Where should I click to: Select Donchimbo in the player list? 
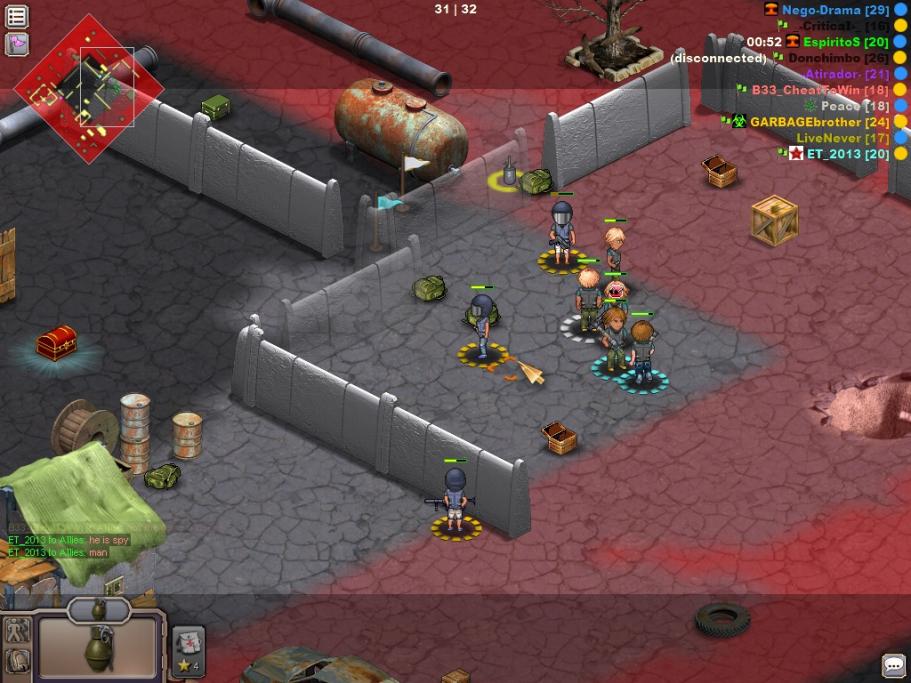824,58
